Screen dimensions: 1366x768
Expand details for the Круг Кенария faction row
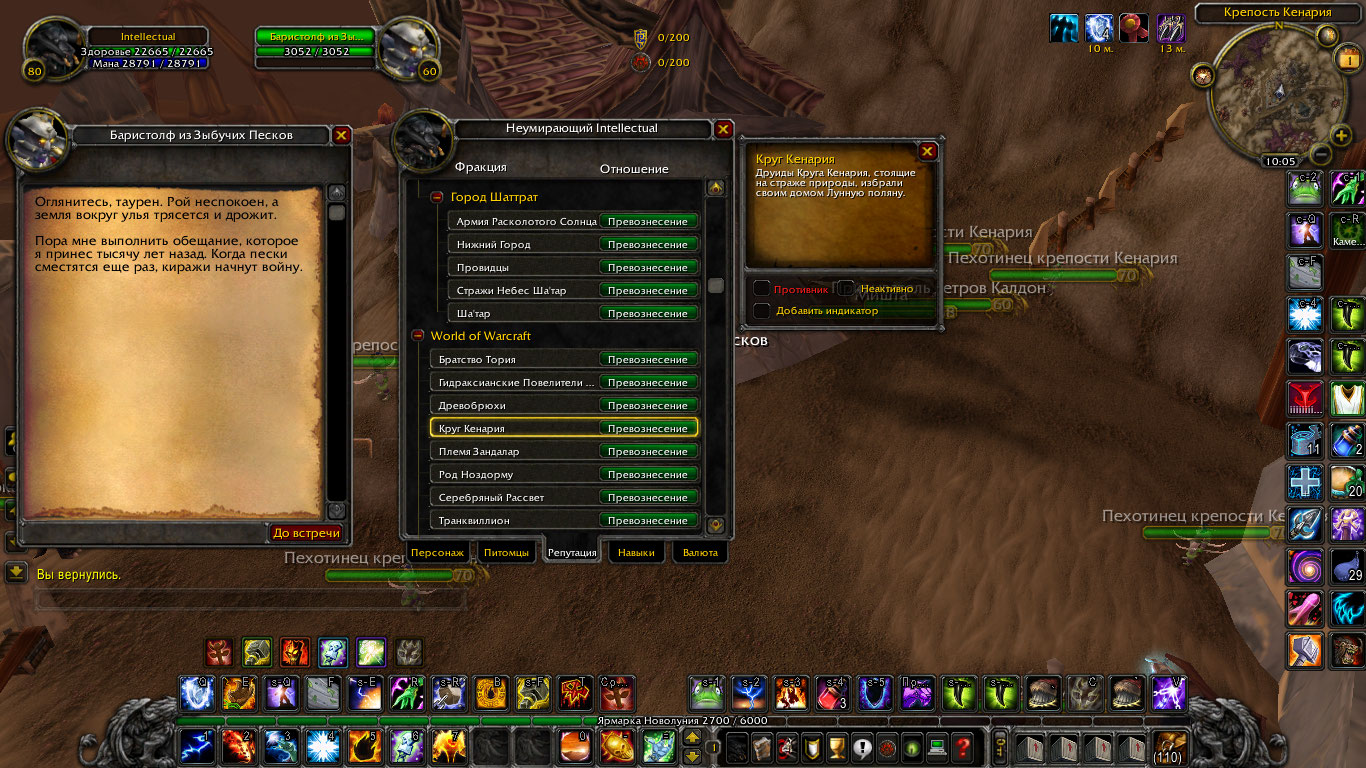(500, 427)
